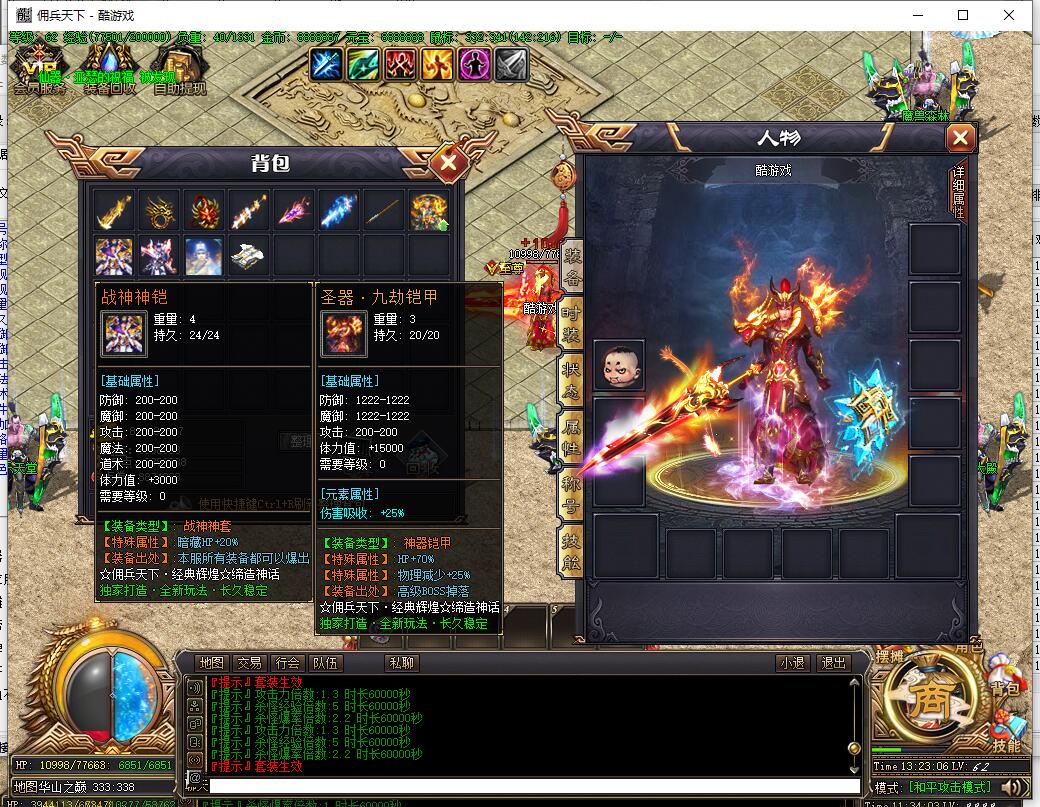This screenshot has height=807, width=1040.
Task: Maximize the game window
Action: [x=963, y=15]
